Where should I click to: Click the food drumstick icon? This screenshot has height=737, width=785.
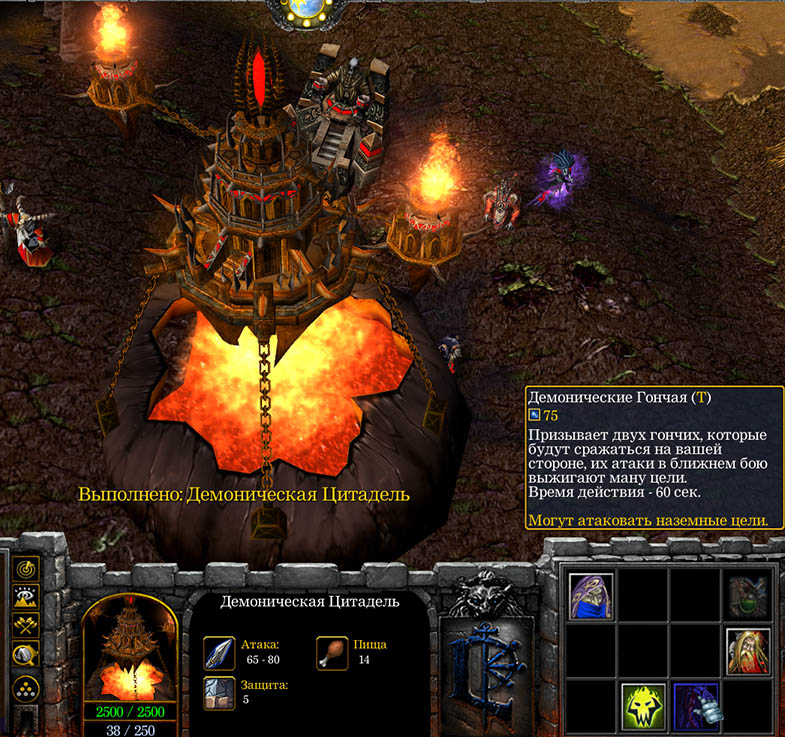pos(332,651)
